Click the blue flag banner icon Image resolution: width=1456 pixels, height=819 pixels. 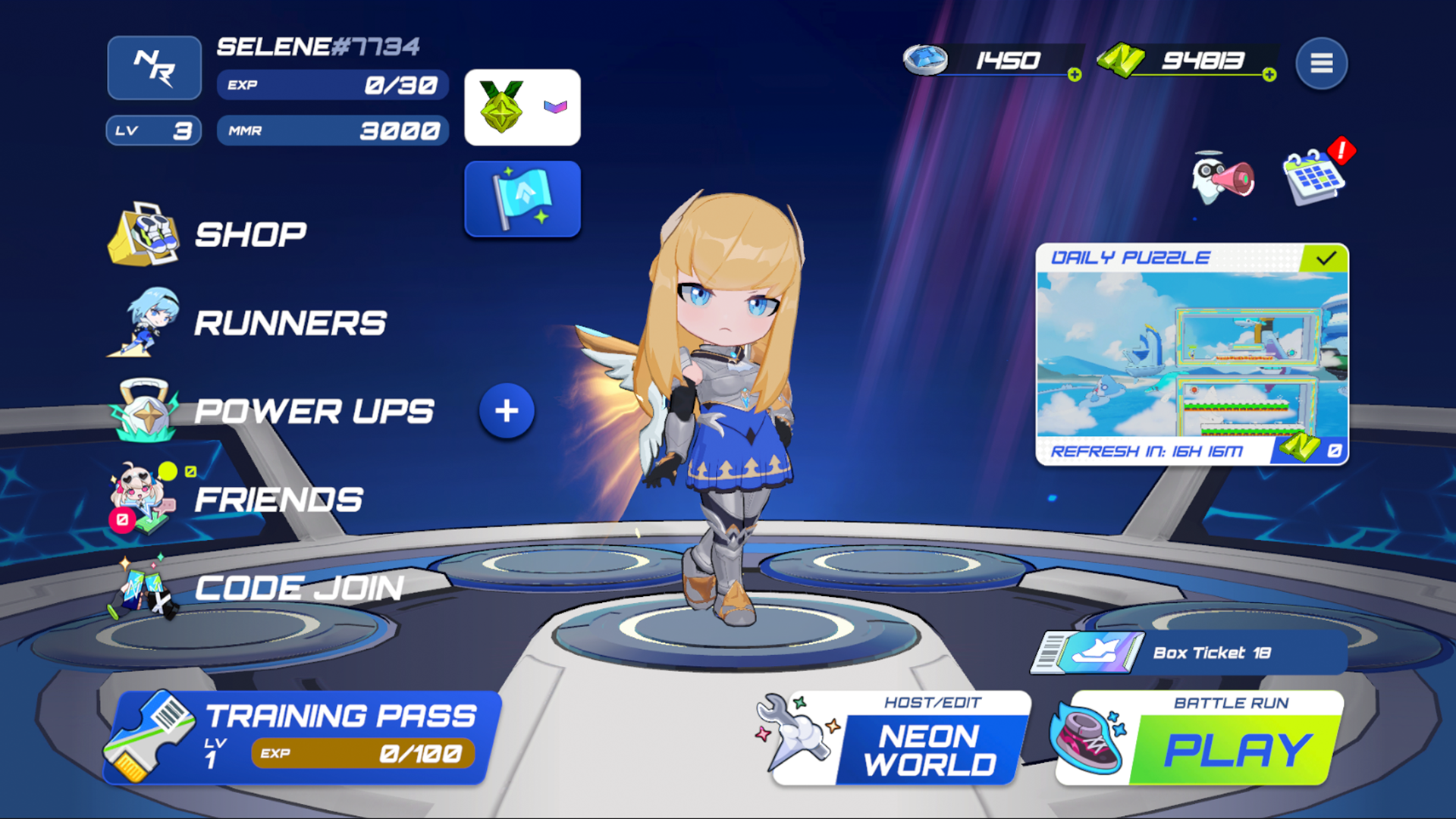(x=522, y=199)
